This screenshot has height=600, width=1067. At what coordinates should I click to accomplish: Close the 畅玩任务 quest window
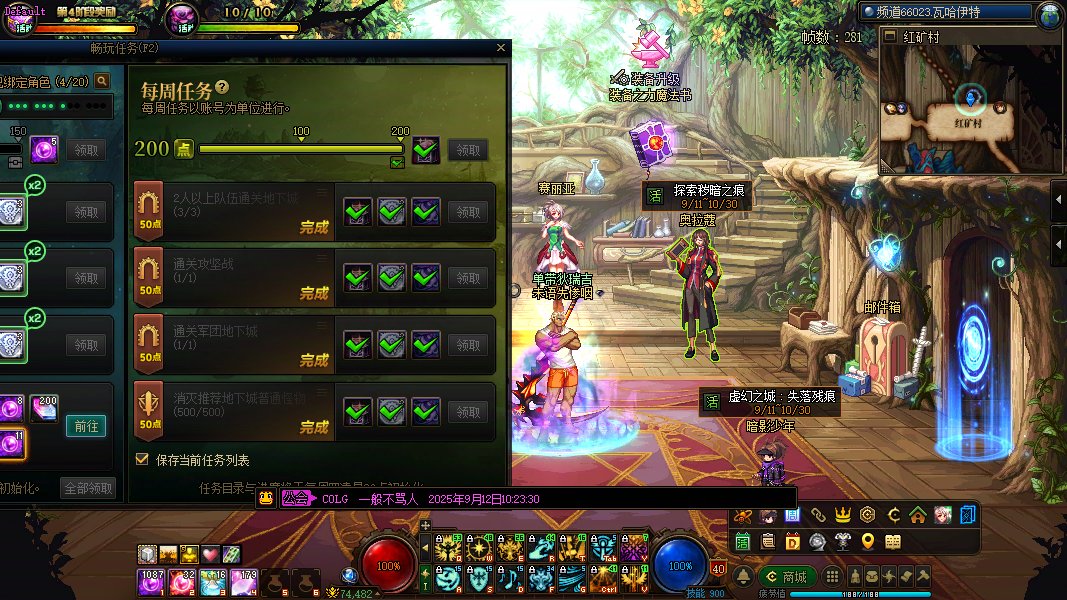click(501, 48)
